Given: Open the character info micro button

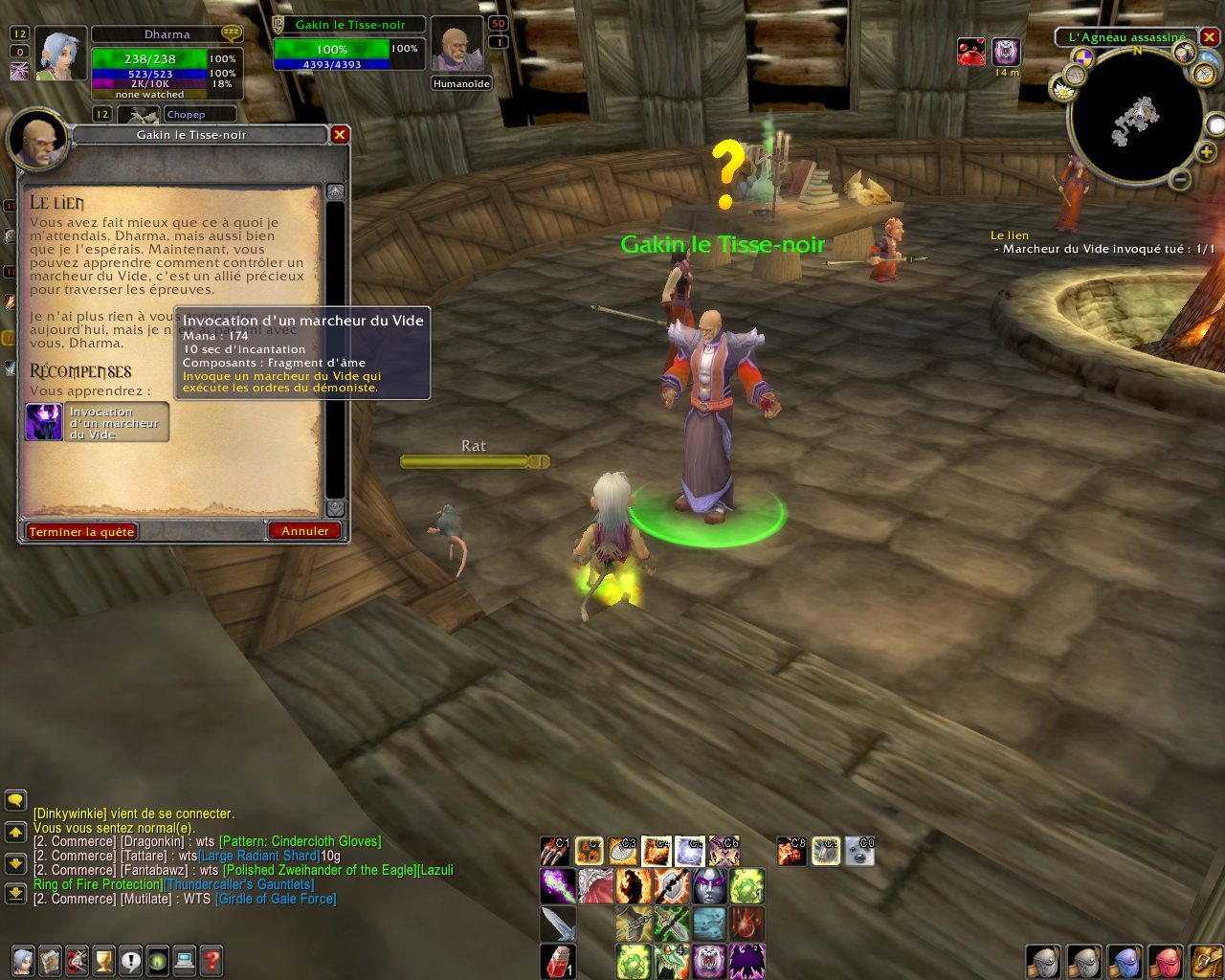Looking at the screenshot, I should [23, 959].
